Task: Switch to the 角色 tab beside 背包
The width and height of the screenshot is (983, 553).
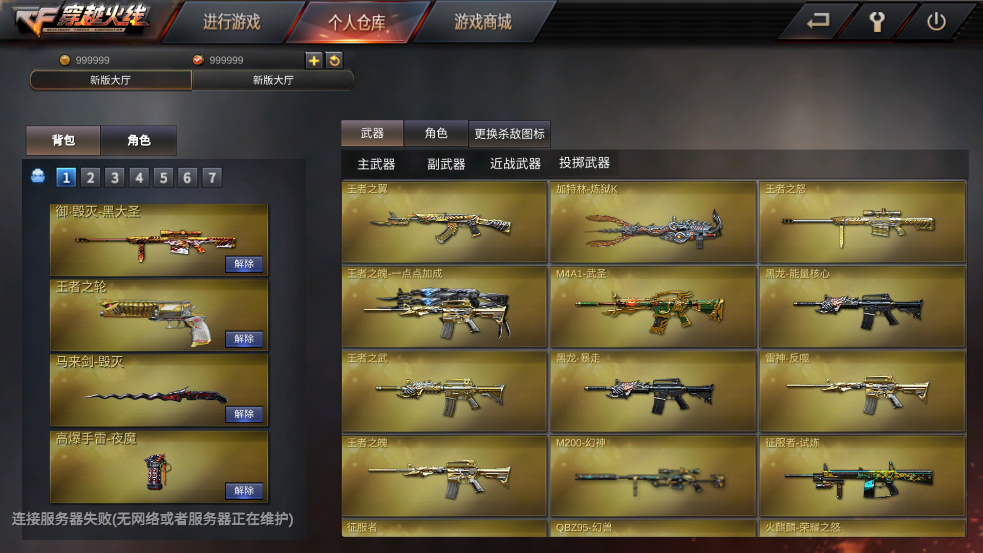Action: pyautogui.click(x=139, y=140)
